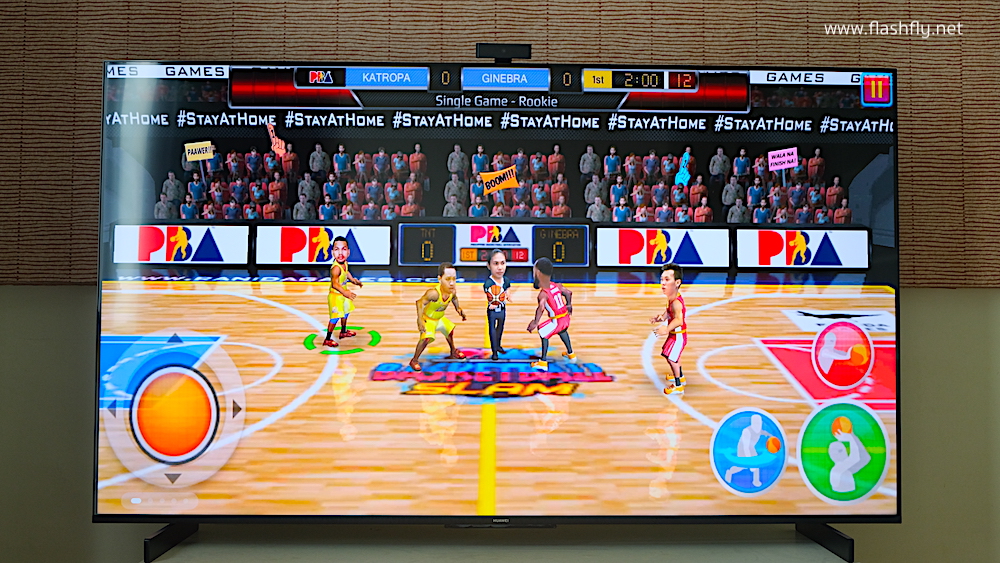
Task: Tap the blue dribble spin button
Action: click(x=748, y=450)
